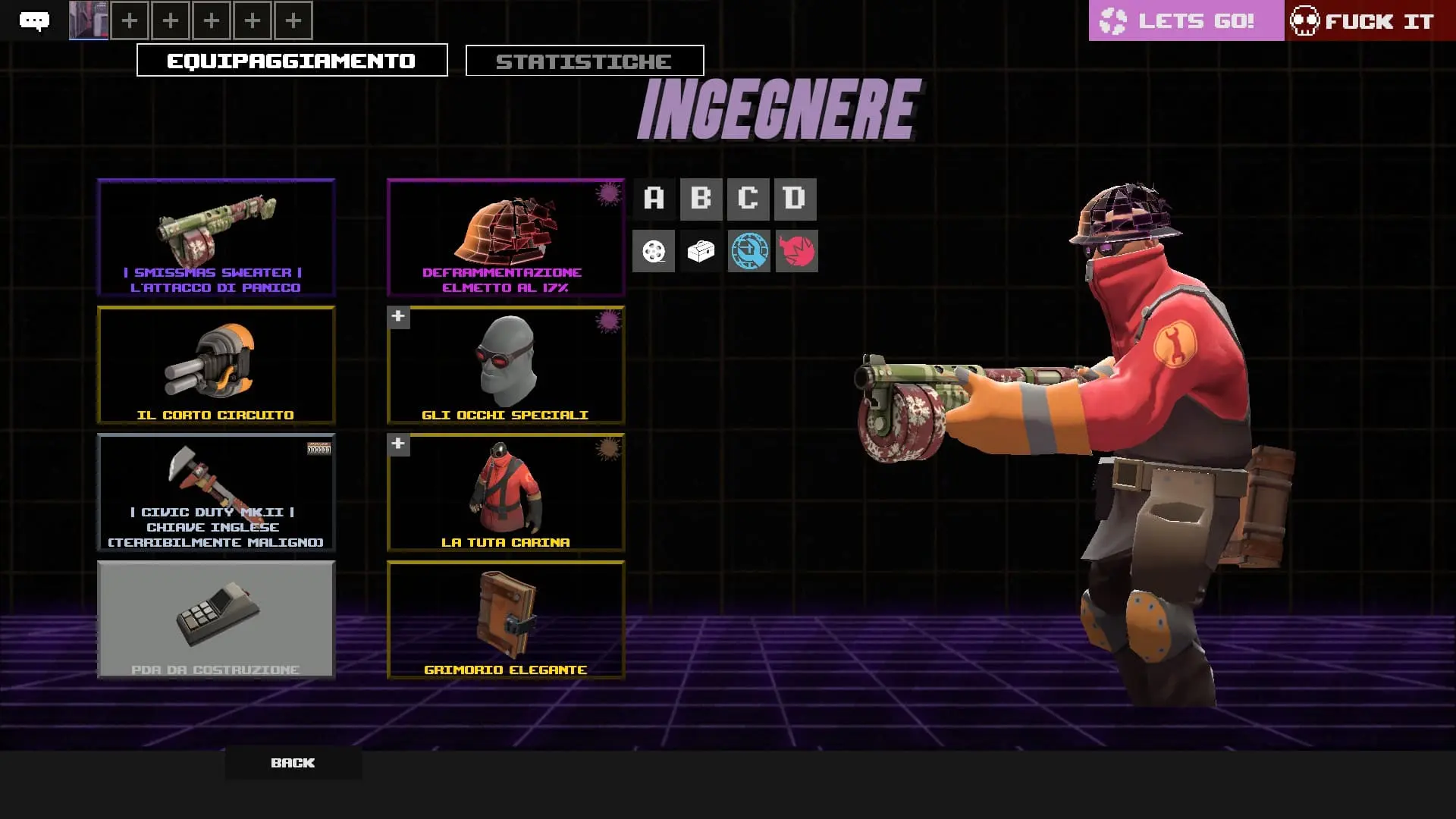1456x819 pixels.
Task: Select the Deframmentazione Elmetto hat slot
Action: 506,237
